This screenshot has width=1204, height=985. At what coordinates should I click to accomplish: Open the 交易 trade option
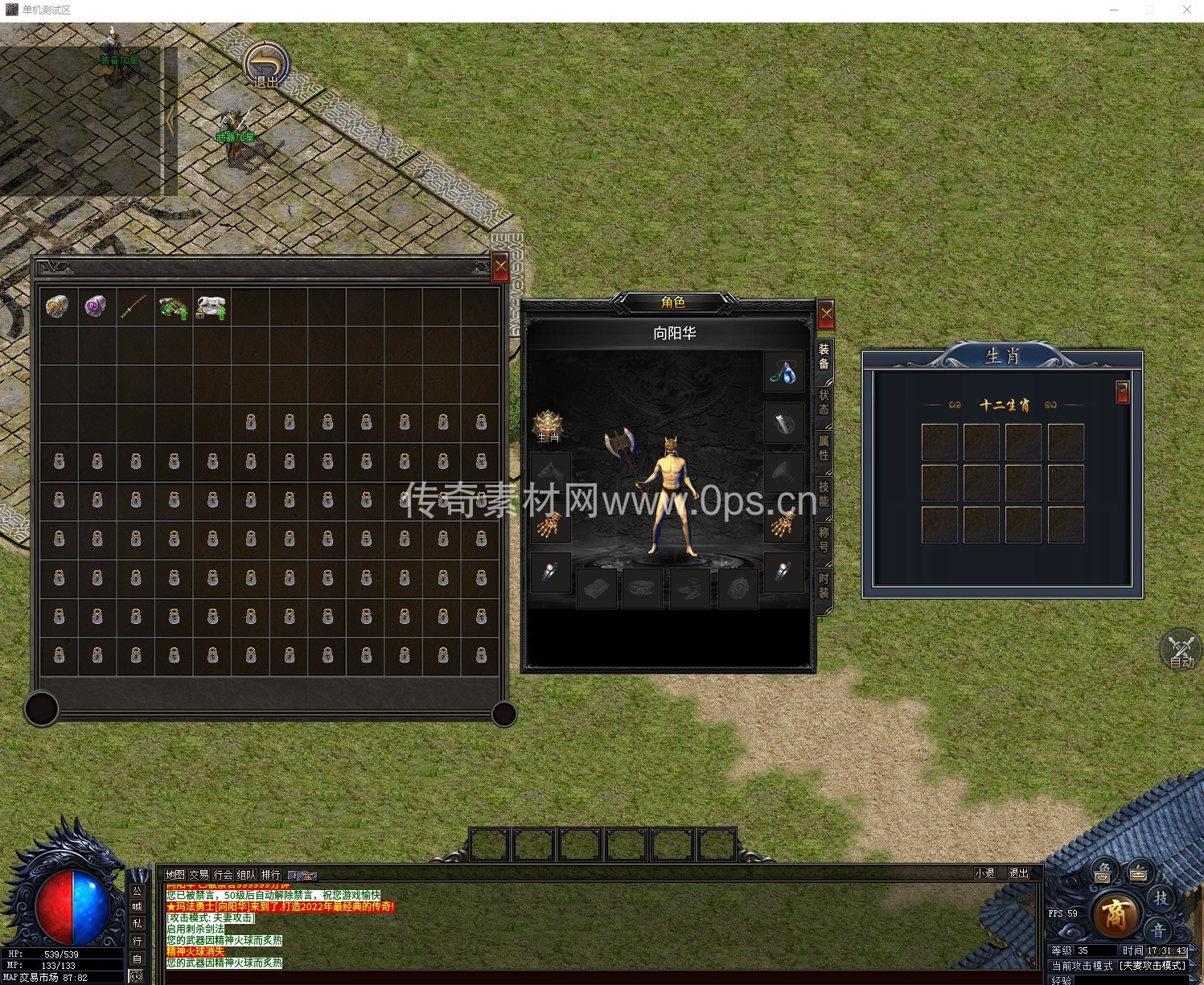coord(199,874)
